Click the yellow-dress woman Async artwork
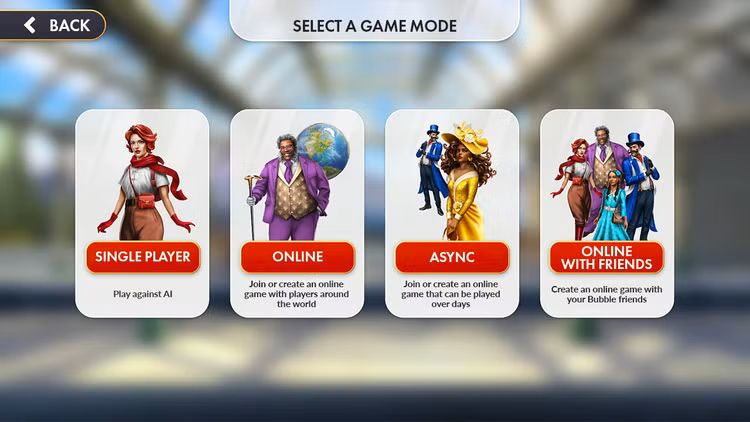Viewport: 750px width, 422px height. (x=465, y=185)
